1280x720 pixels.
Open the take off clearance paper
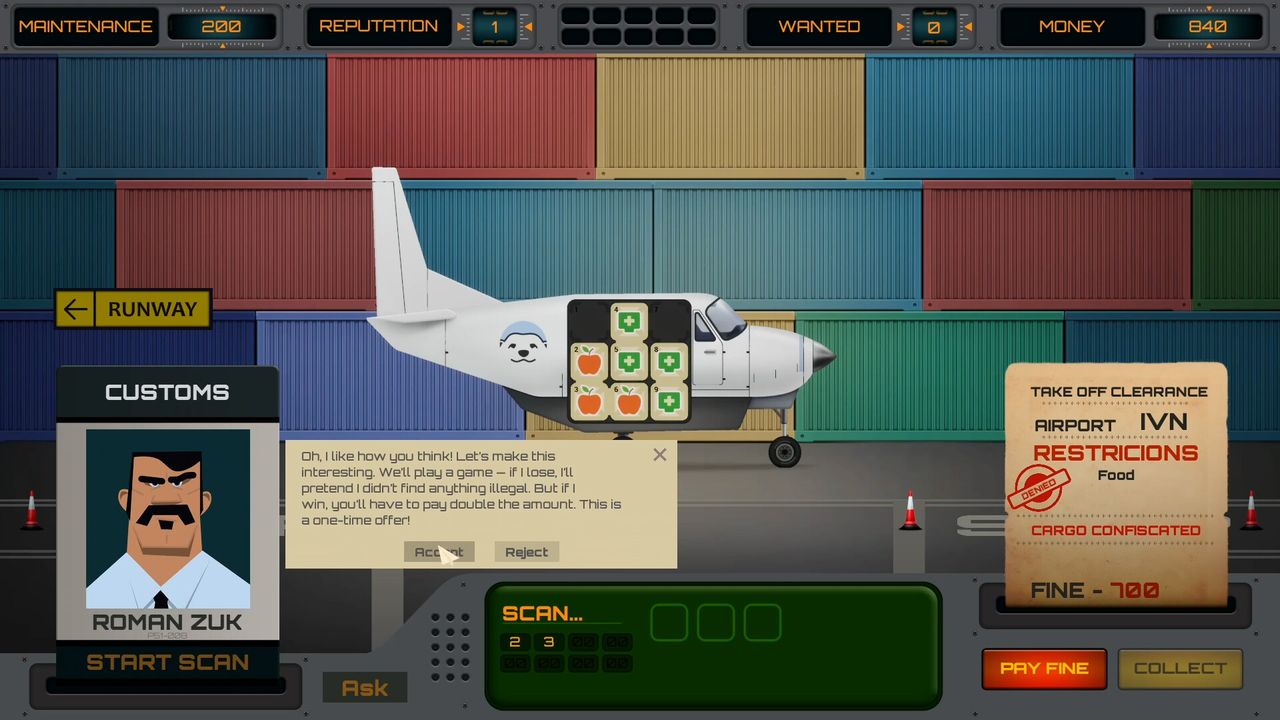pos(1116,485)
